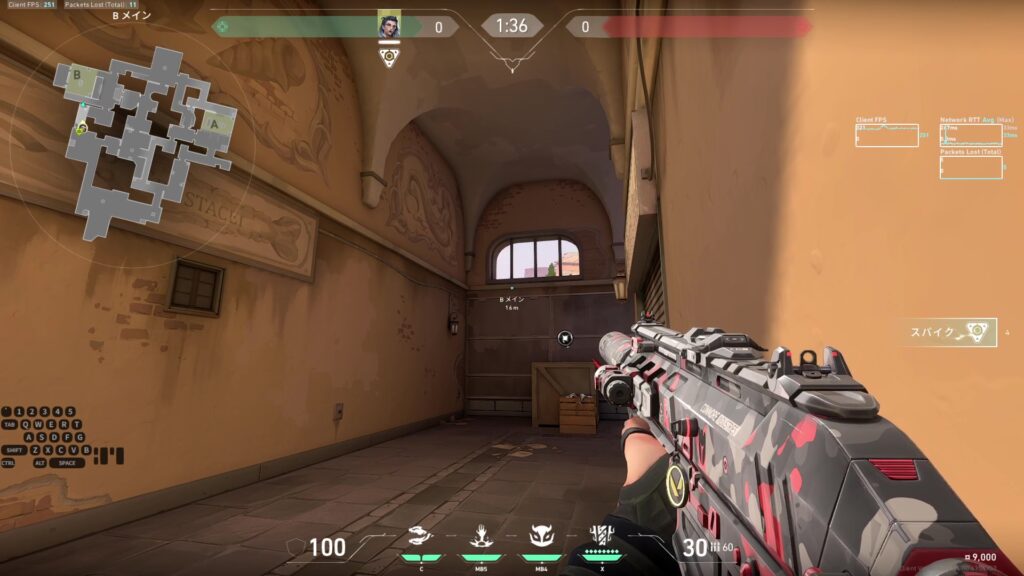Click the spike carrier marker under portrait
The height and width of the screenshot is (576, 1024).
[x=389, y=56]
